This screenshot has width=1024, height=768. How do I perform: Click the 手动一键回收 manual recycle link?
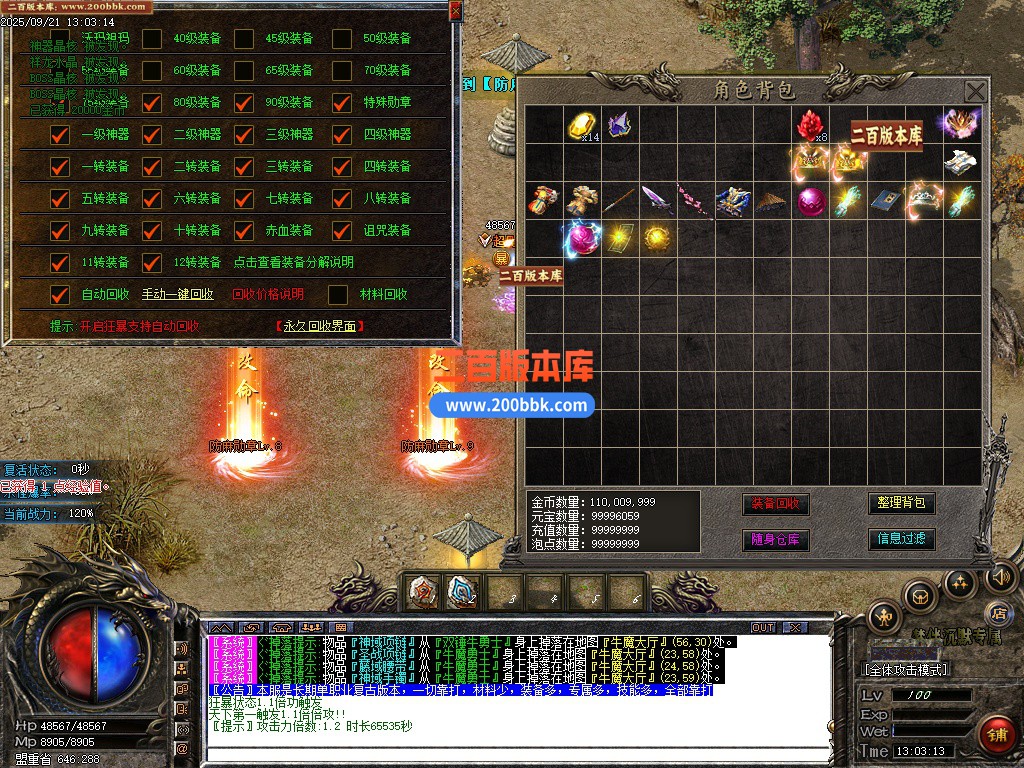[178, 294]
